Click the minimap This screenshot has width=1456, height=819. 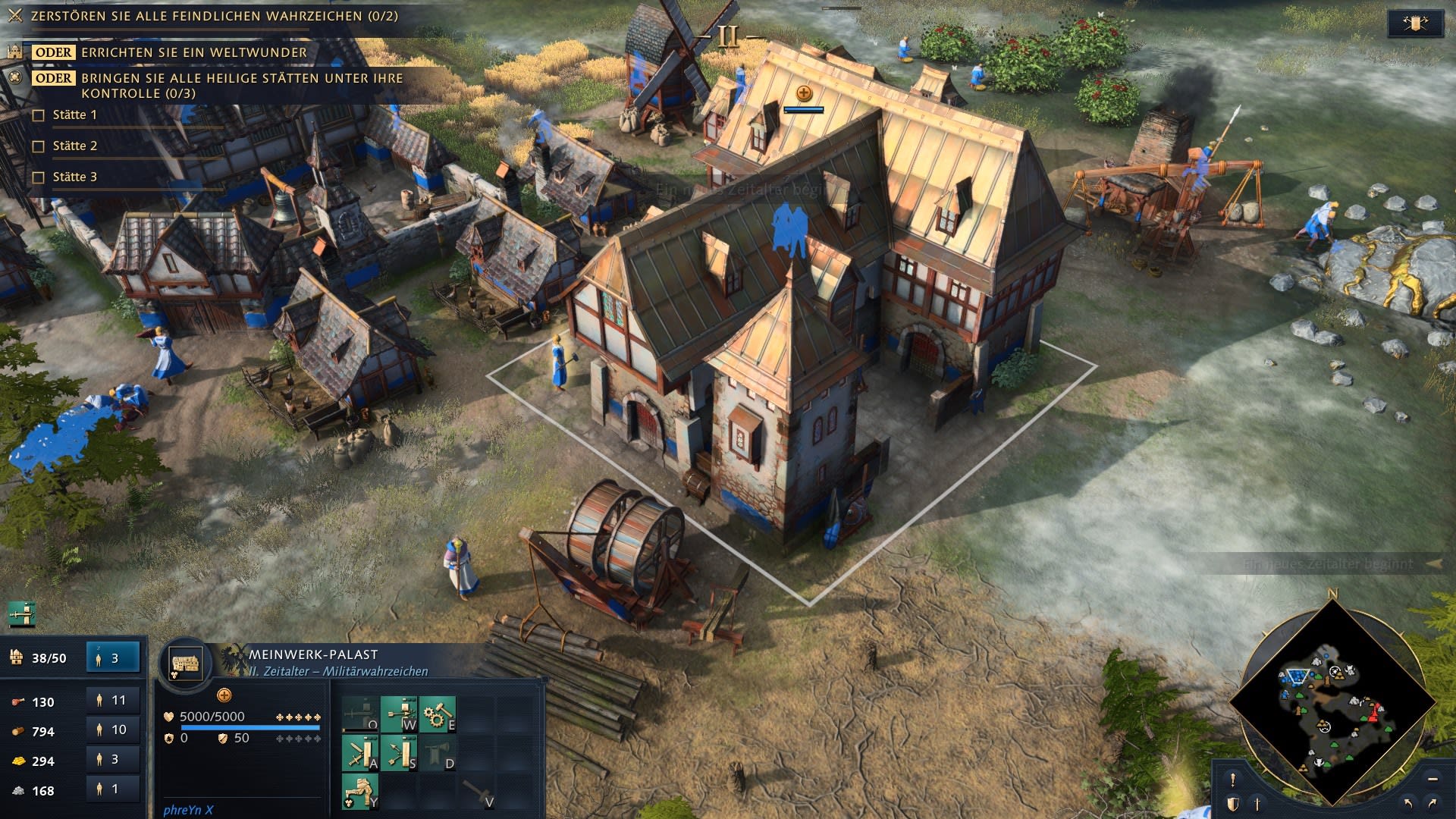point(1332,701)
